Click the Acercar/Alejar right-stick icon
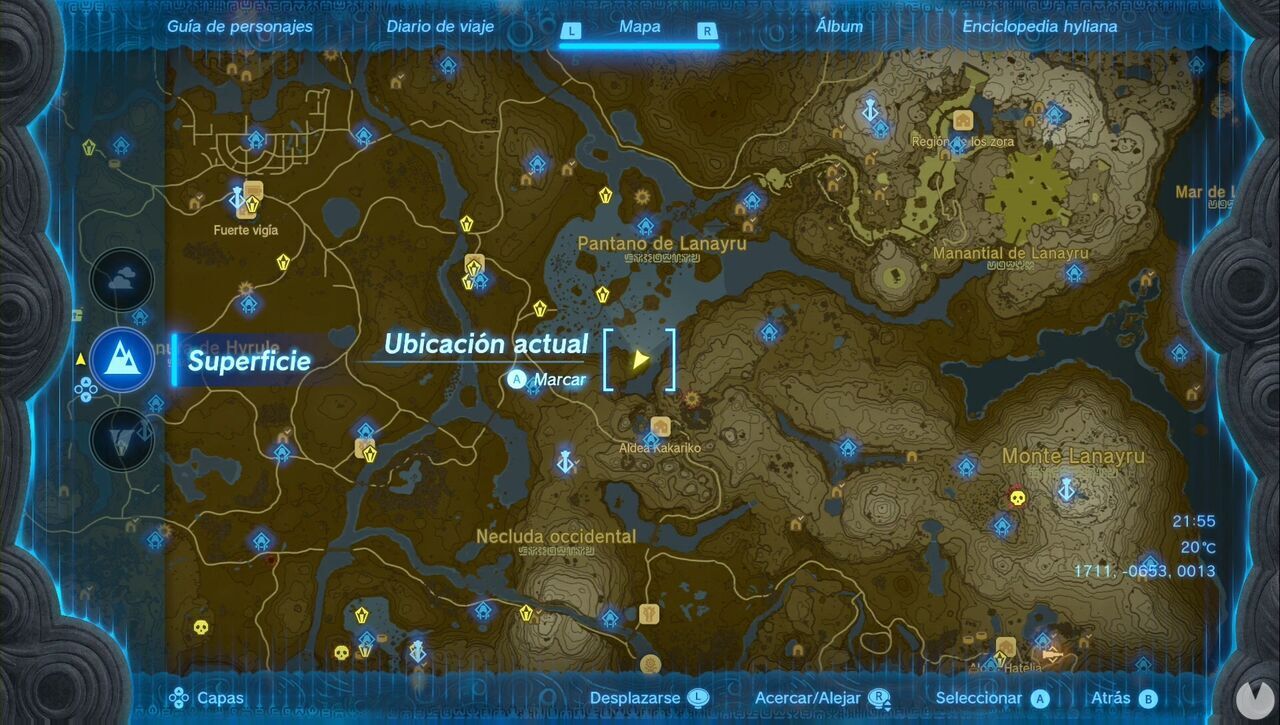The height and width of the screenshot is (725, 1280). (881, 697)
